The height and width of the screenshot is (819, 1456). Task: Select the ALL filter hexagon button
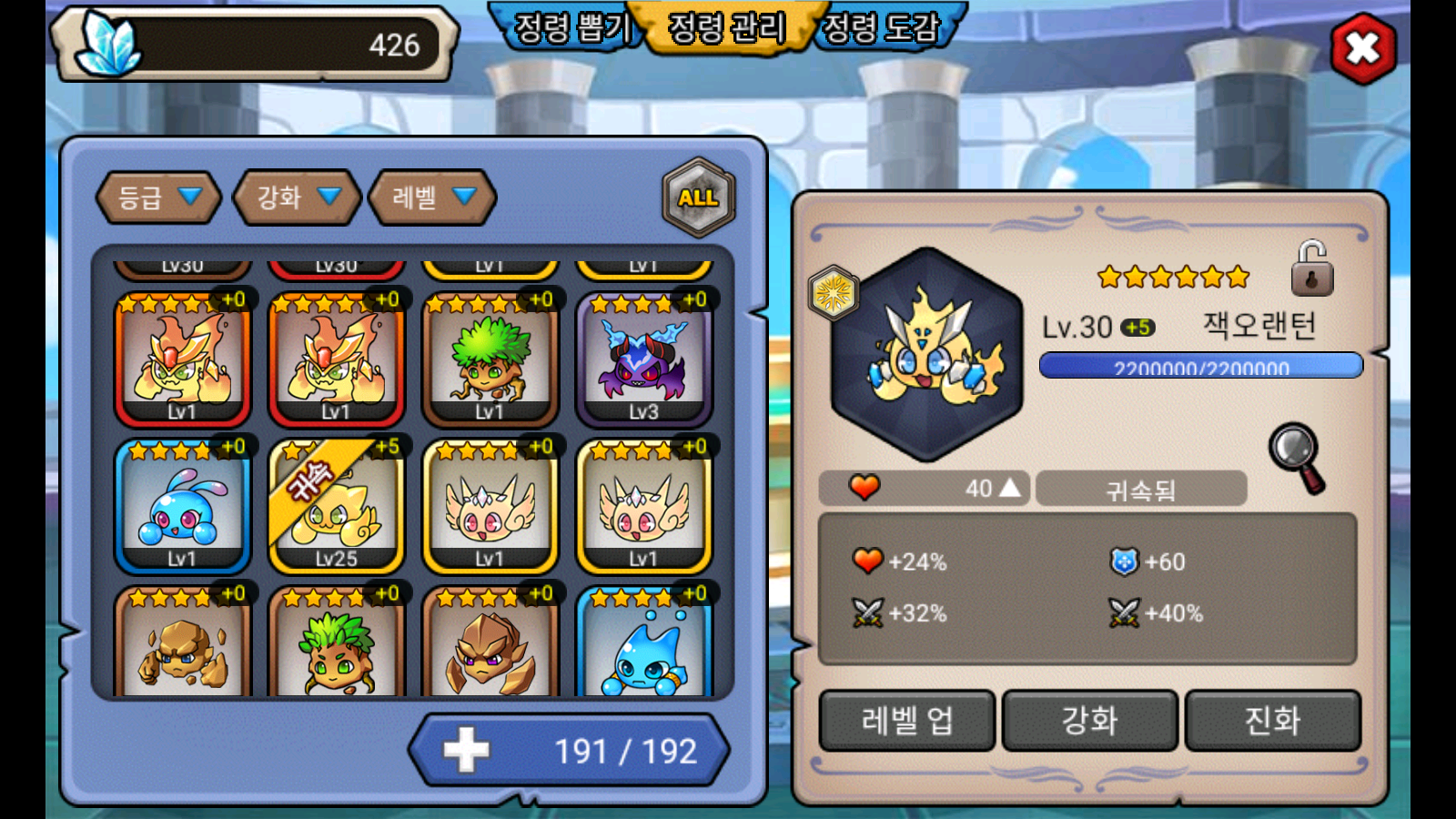tap(698, 197)
